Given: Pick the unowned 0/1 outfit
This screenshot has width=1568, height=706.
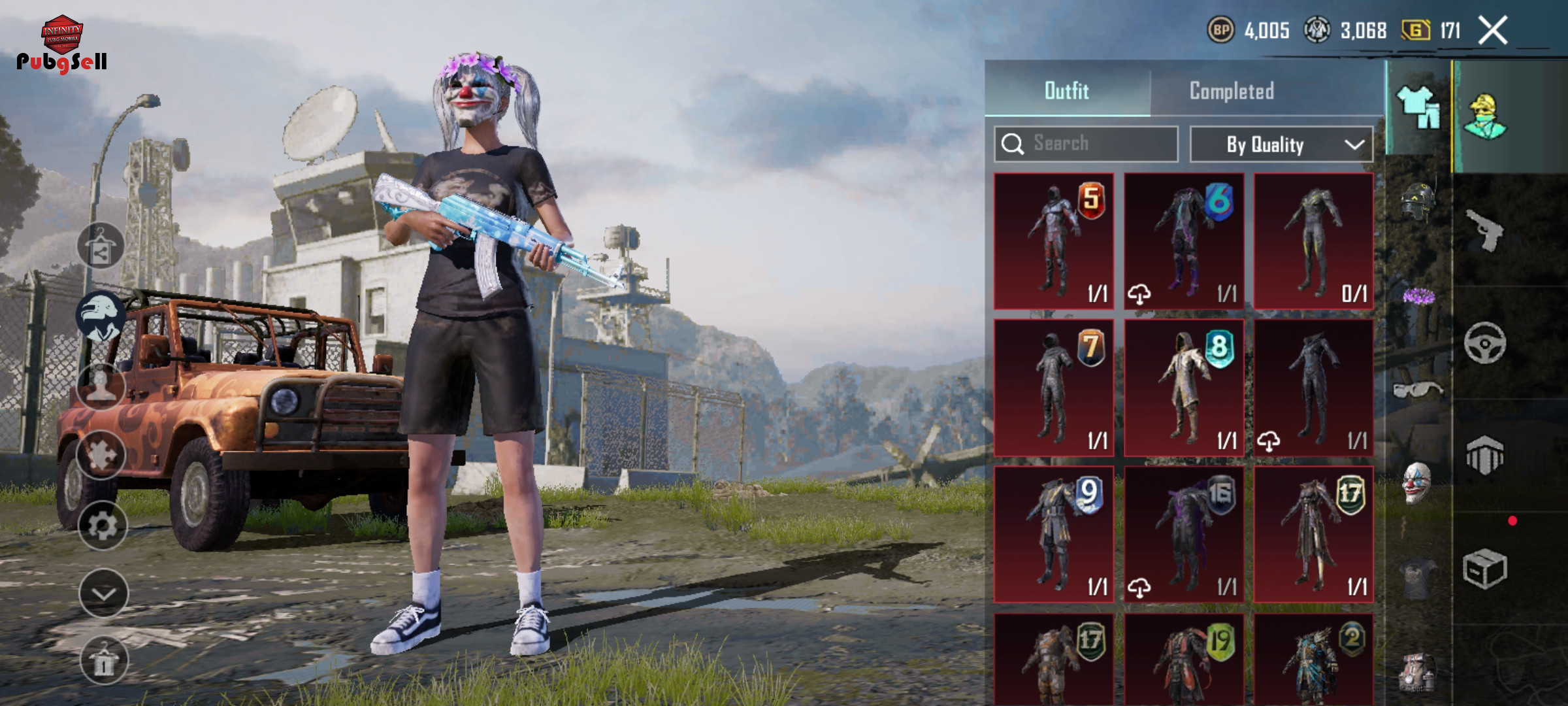Looking at the screenshot, I should point(1313,241).
